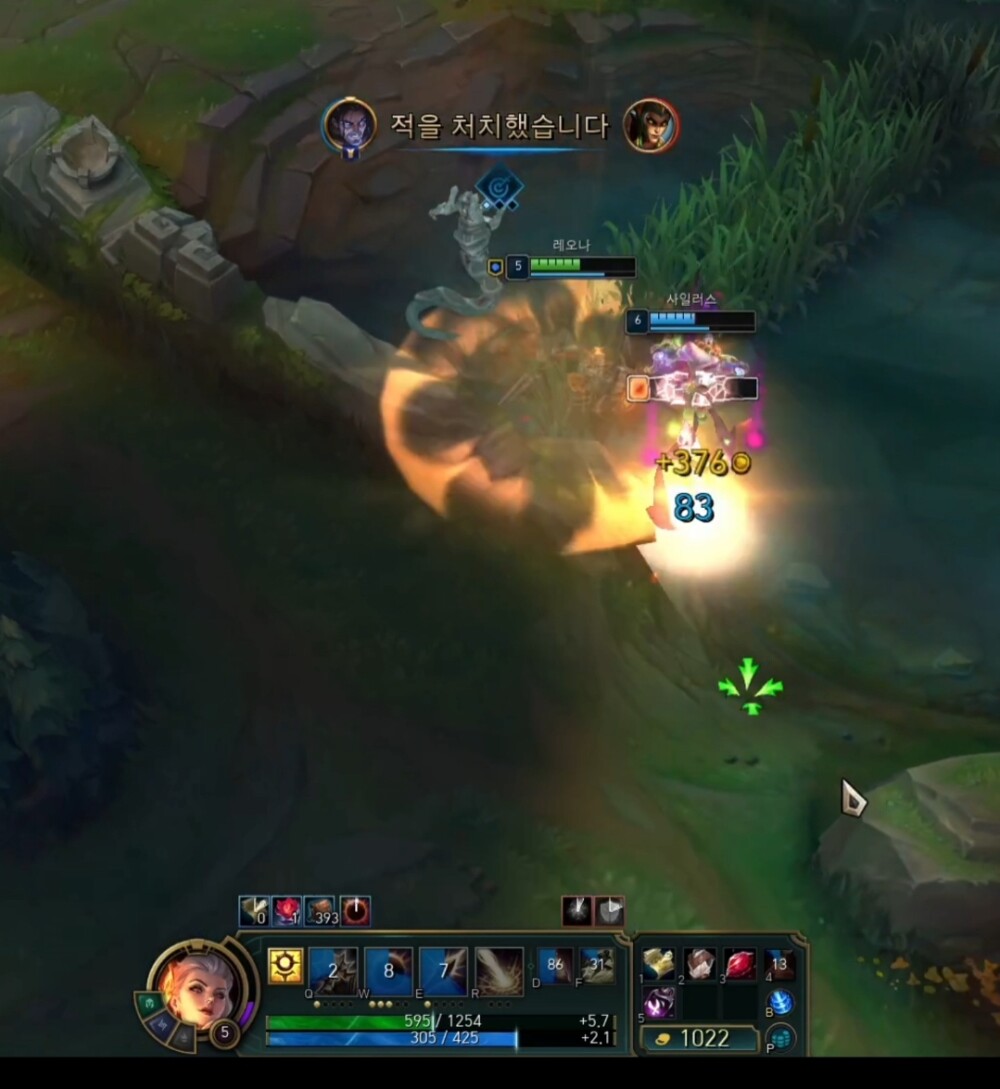Use the item in slot 4 on cooldown
Image resolution: width=1000 pixels, height=1089 pixels.
[780, 964]
